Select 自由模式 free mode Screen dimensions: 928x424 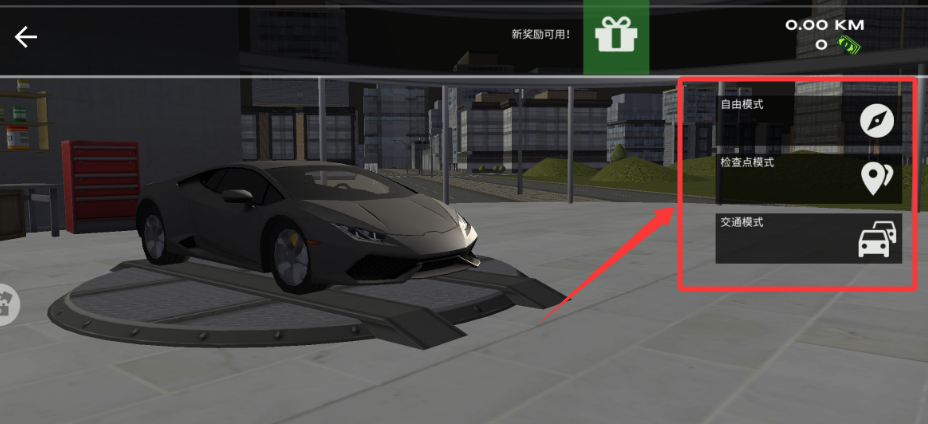(x=808, y=120)
